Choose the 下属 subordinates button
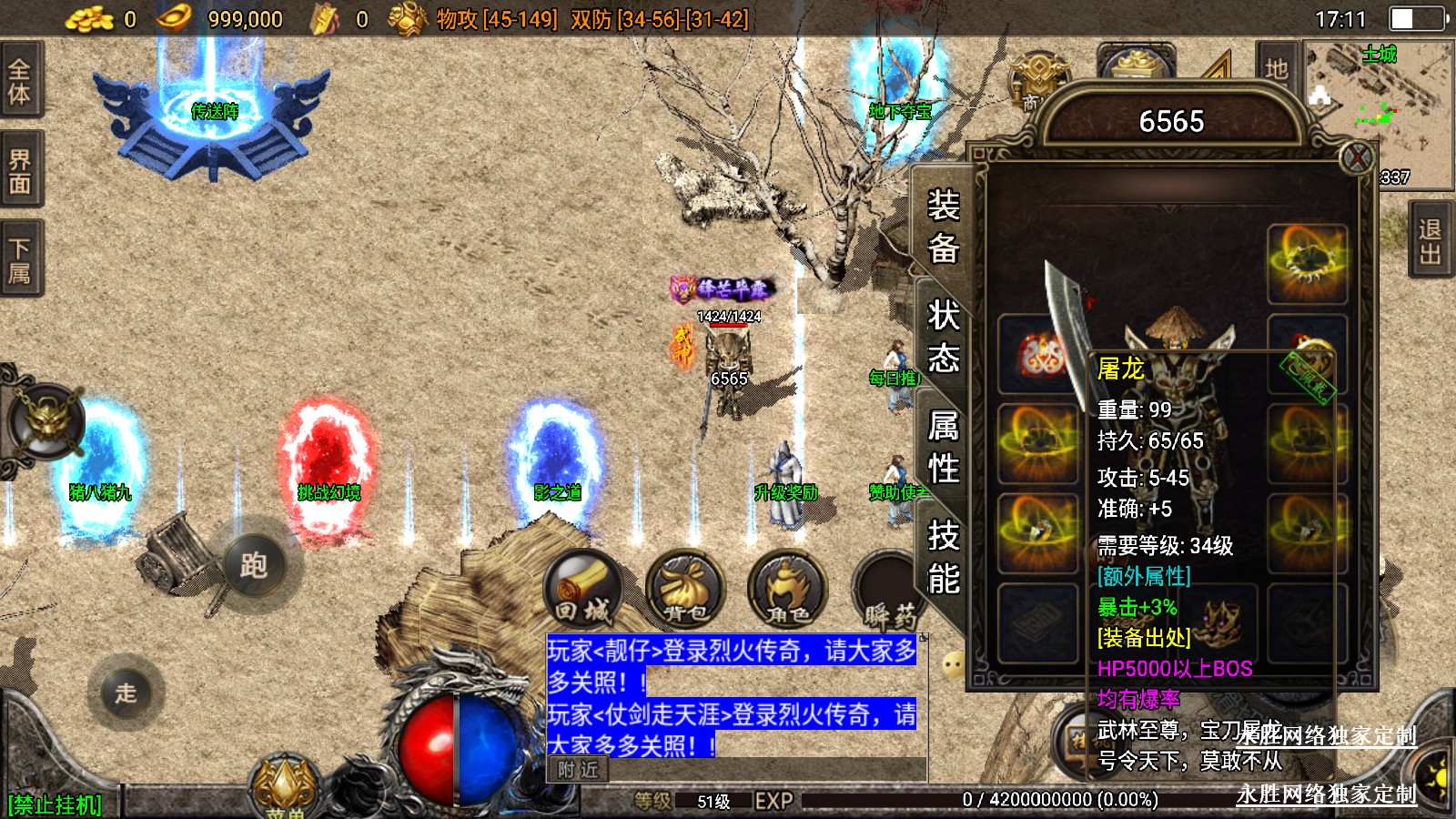The width and height of the screenshot is (1456, 819). (20, 259)
